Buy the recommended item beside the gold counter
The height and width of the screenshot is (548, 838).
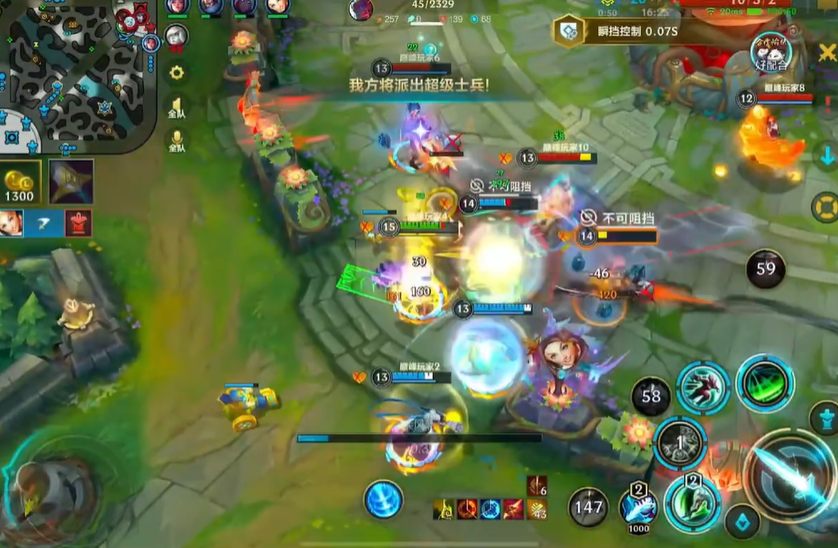pos(71,181)
